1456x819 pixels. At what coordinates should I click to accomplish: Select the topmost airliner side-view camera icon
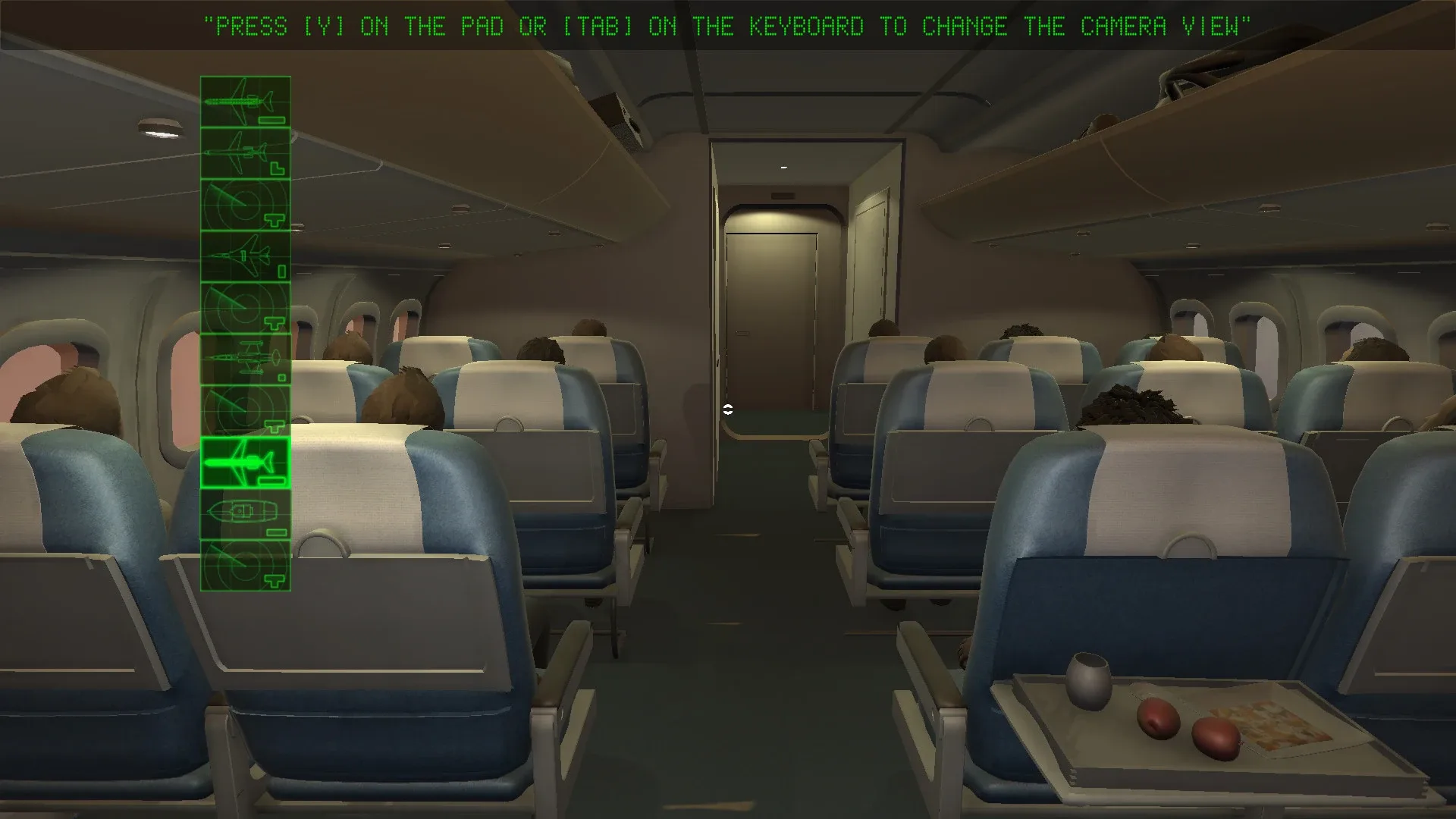click(244, 100)
